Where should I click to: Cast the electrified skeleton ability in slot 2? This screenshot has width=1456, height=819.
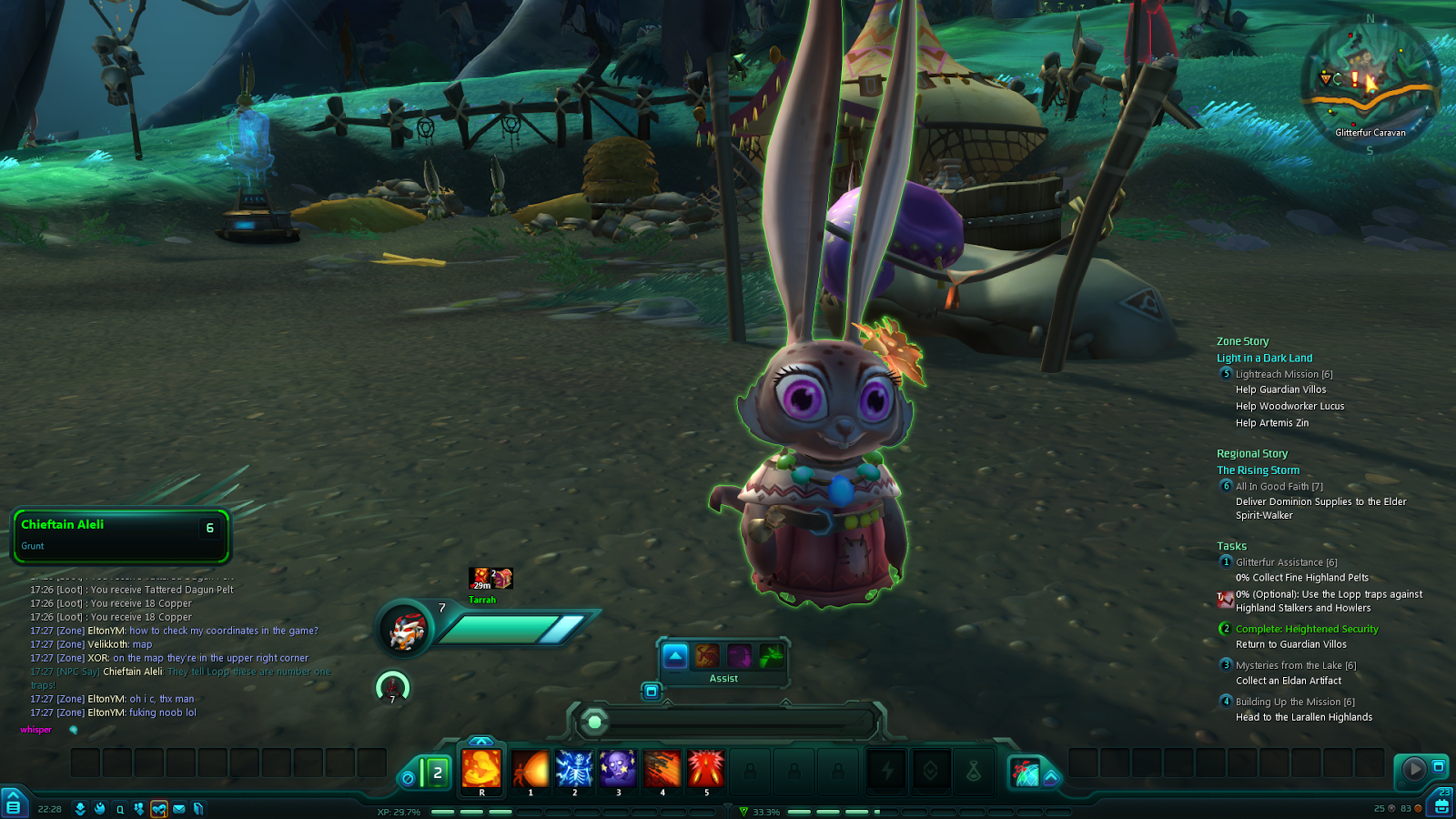574,769
